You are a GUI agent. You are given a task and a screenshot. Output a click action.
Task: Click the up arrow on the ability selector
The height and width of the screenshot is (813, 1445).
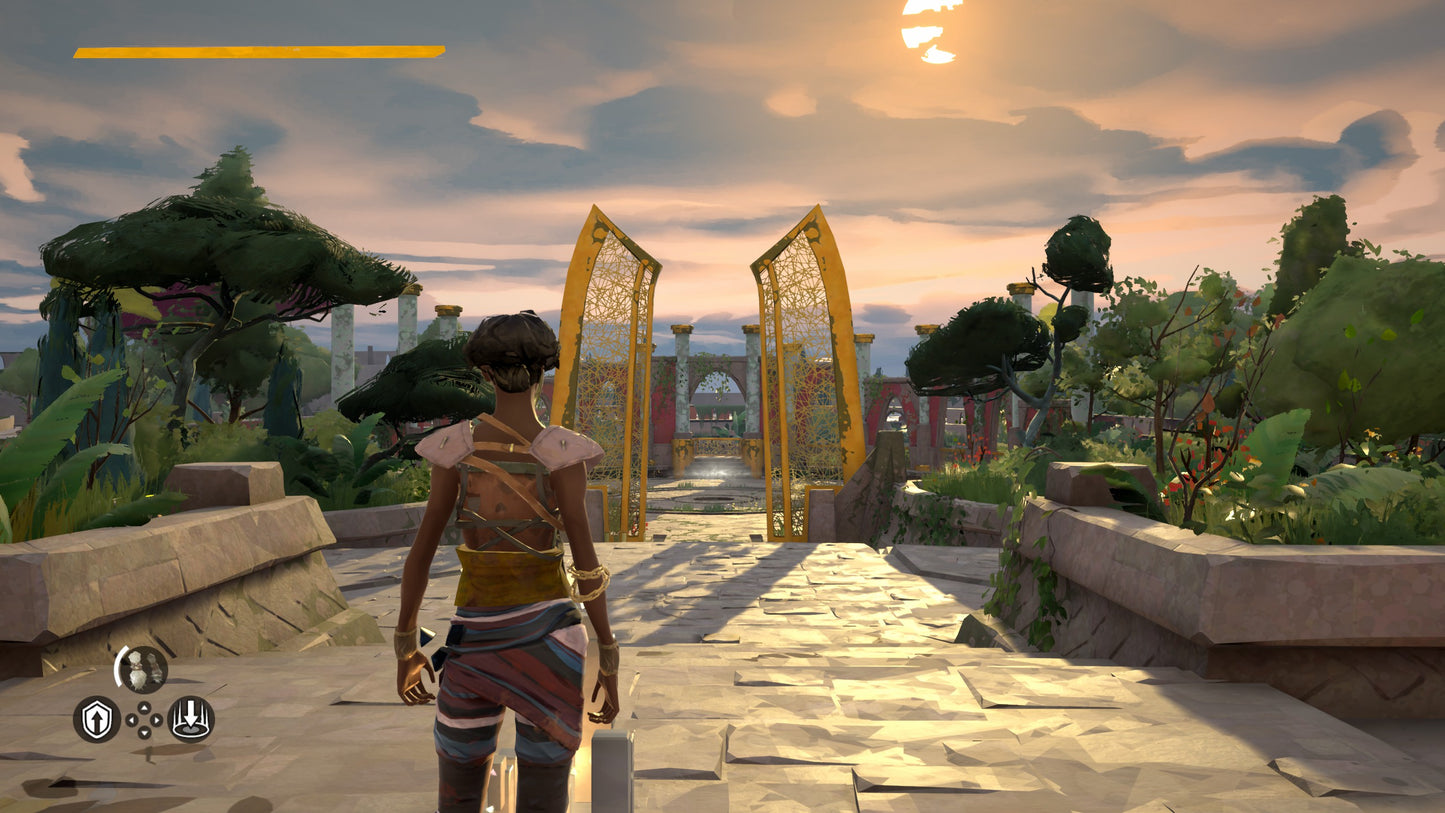(144, 706)
